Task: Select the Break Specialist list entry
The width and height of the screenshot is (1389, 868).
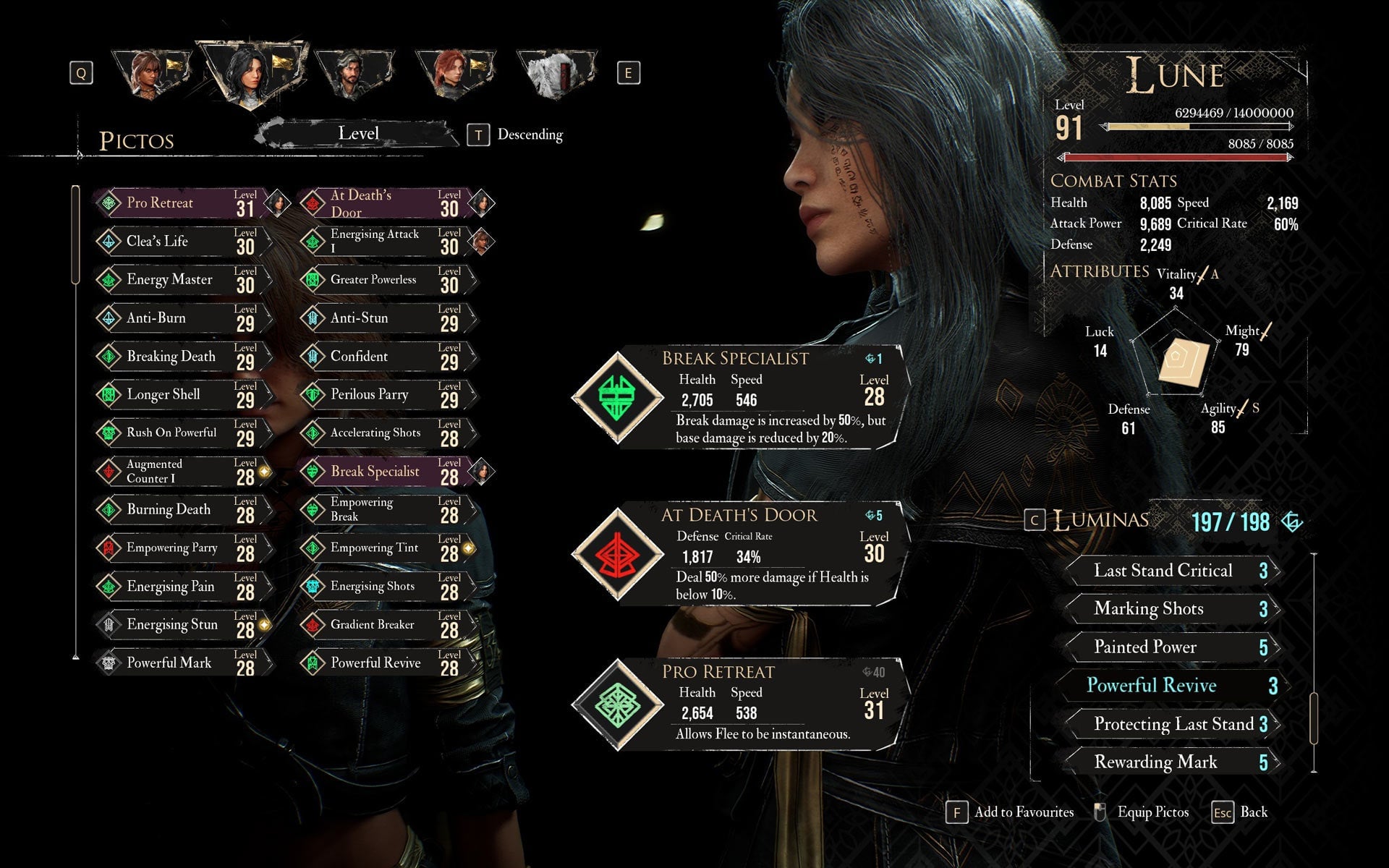Action: click(x=385, y=472)
